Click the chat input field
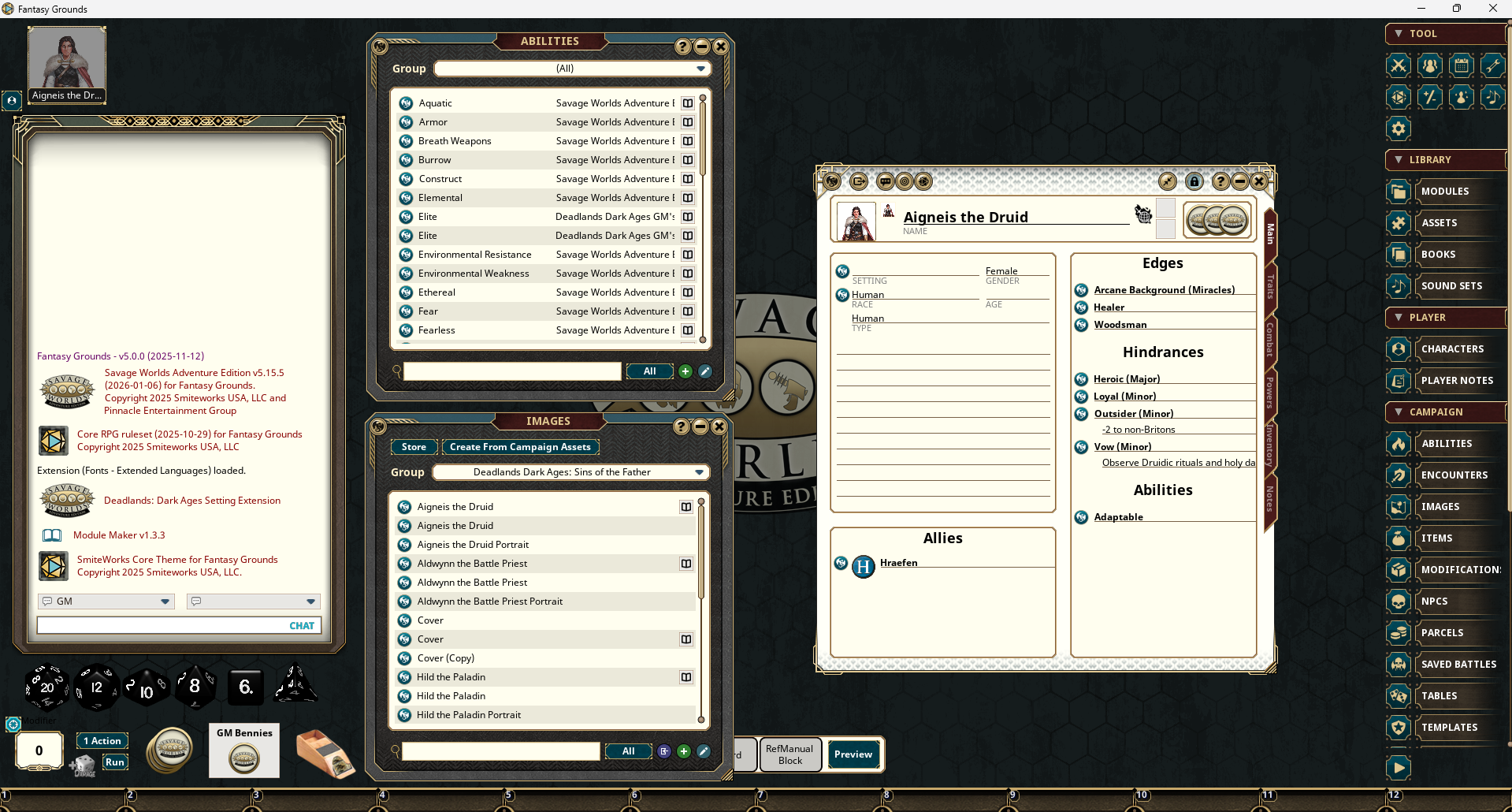Image resolution: width=1512 pixels, height=812 pixels. (162, 625)
